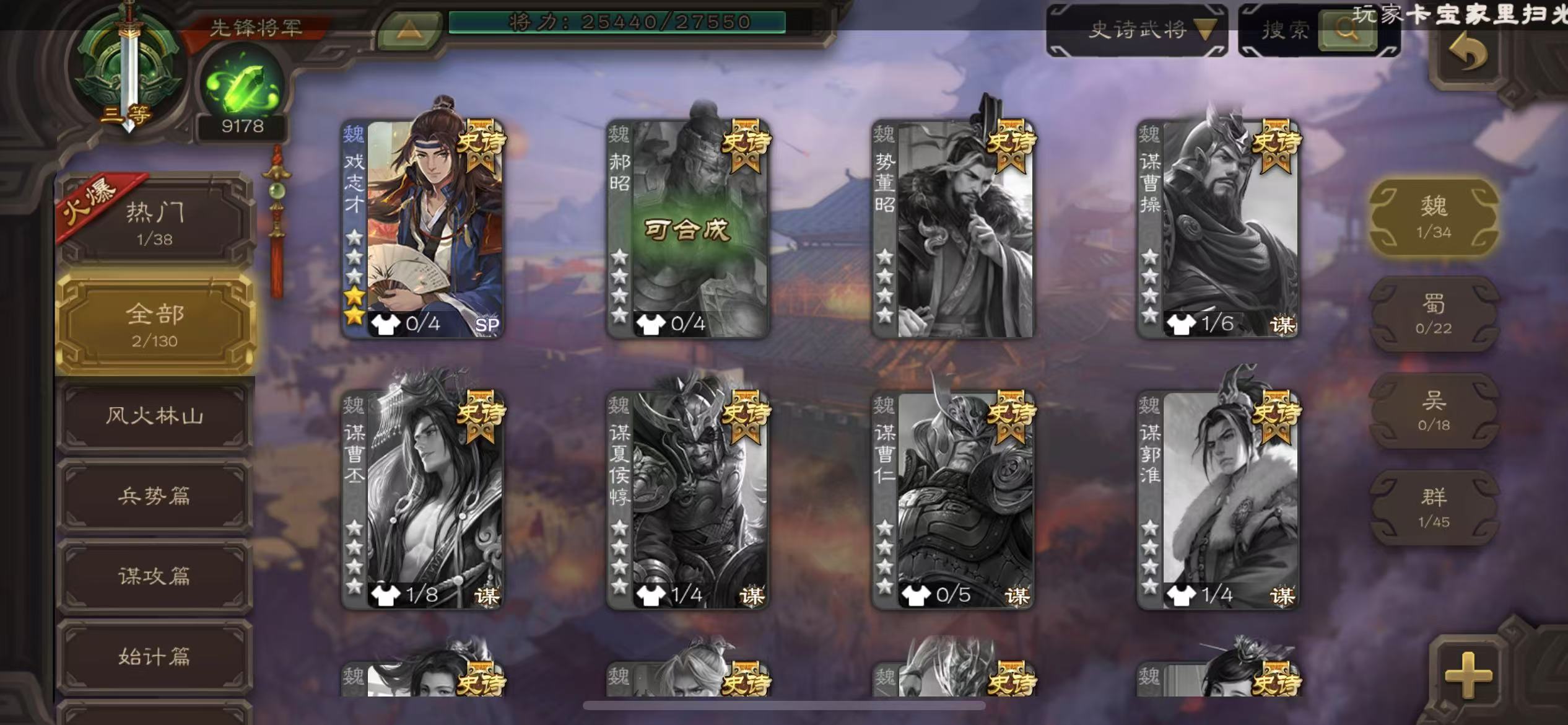Click the yellow back arrow button
Viewport: 1568px width, 725px height.
tap(1468, 55)
